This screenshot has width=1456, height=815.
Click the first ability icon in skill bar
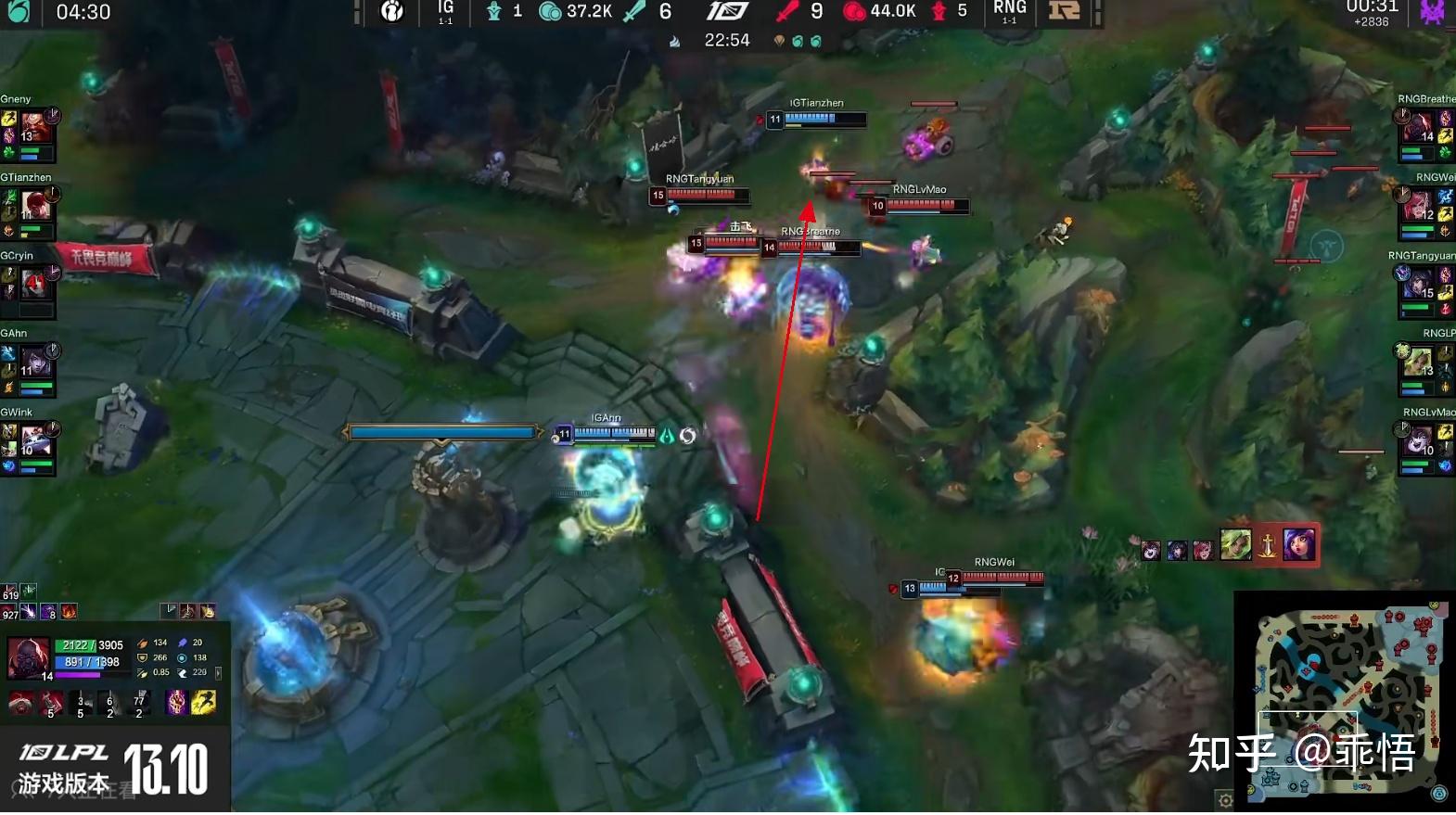point(20,703)
